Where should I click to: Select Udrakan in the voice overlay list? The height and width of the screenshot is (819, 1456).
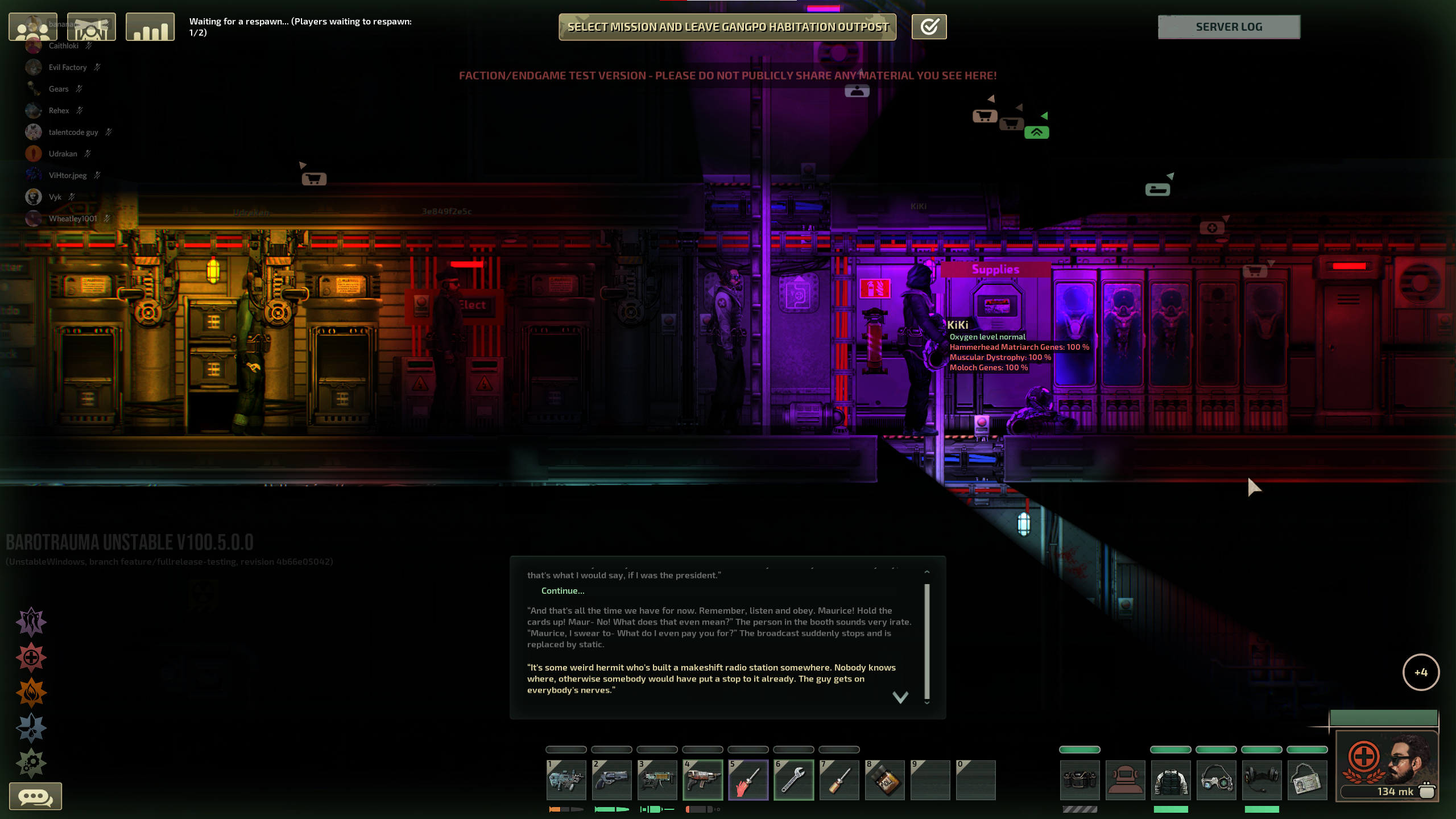tap(63, 154)
